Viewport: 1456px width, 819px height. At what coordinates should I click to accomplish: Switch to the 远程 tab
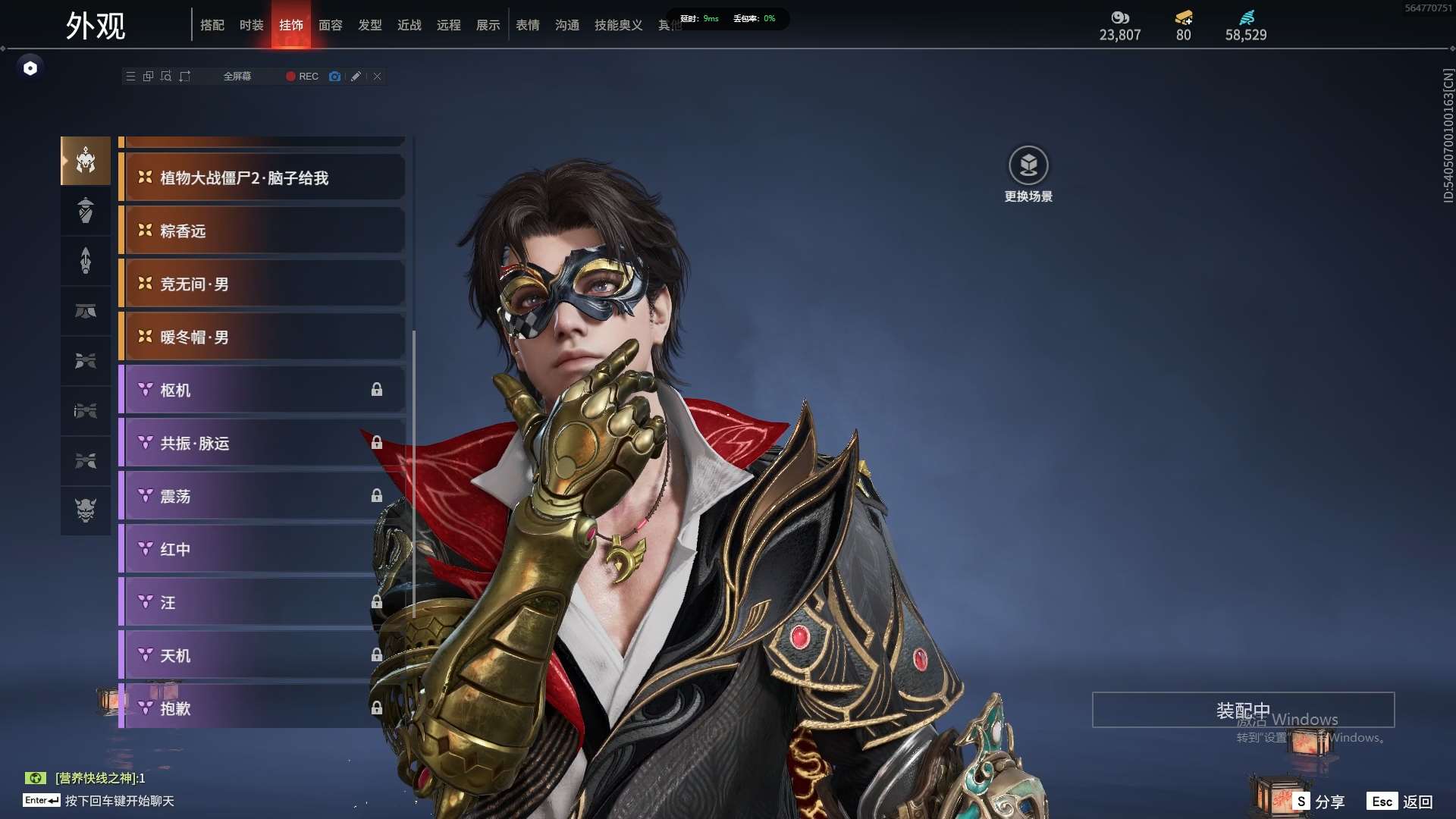[449, 25]
